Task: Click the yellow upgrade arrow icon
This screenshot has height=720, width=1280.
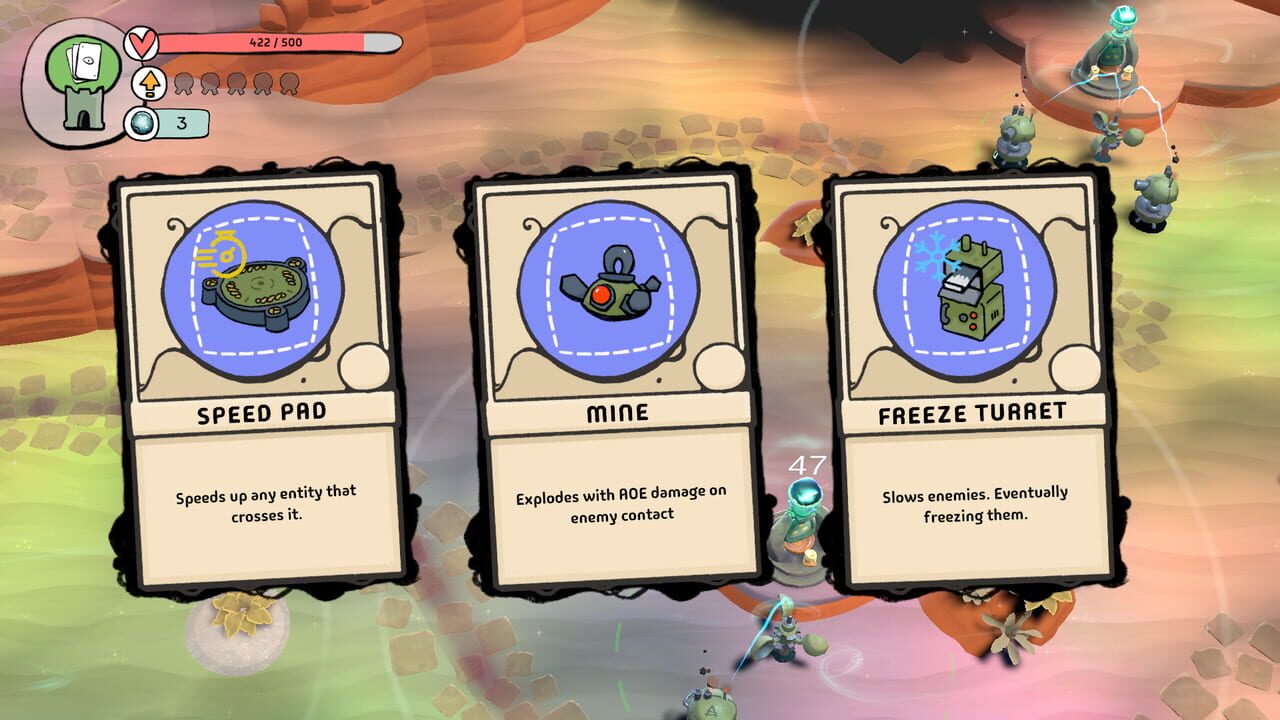Action: [148, 86]
